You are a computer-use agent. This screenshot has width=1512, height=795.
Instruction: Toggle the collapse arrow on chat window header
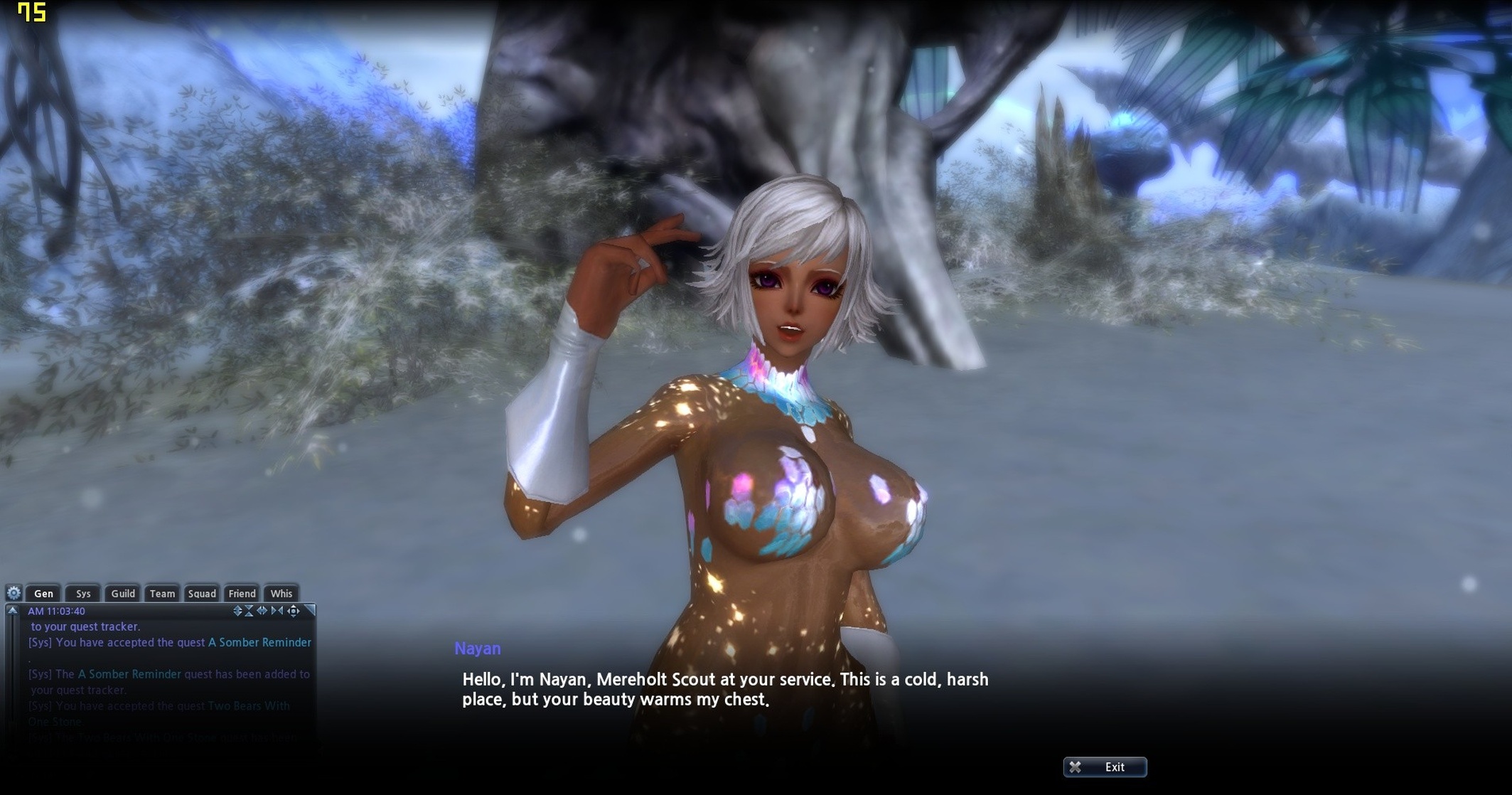tap(12, 610)
